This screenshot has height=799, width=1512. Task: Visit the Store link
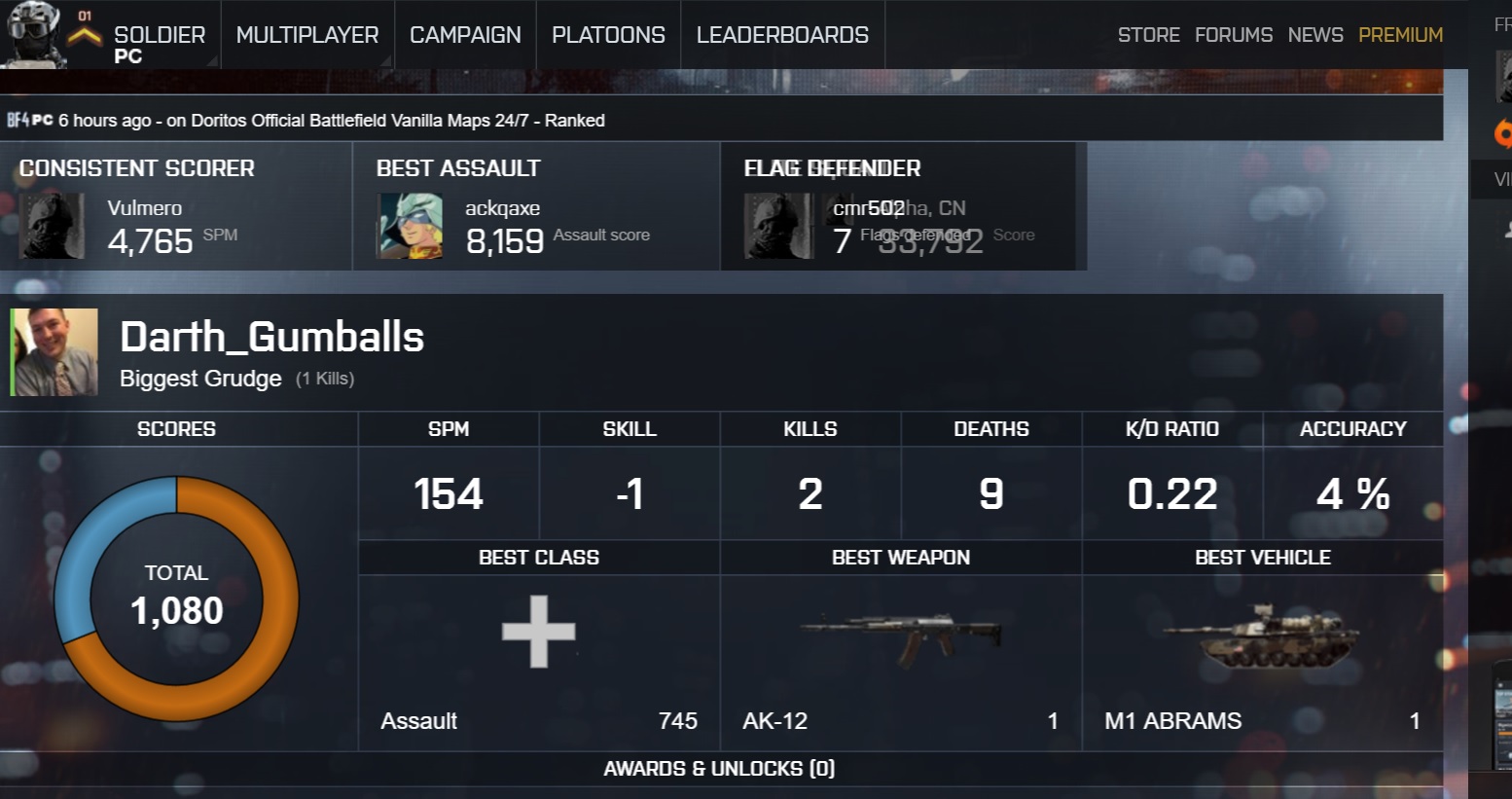pyautogui.click(x=1148, y=35)
